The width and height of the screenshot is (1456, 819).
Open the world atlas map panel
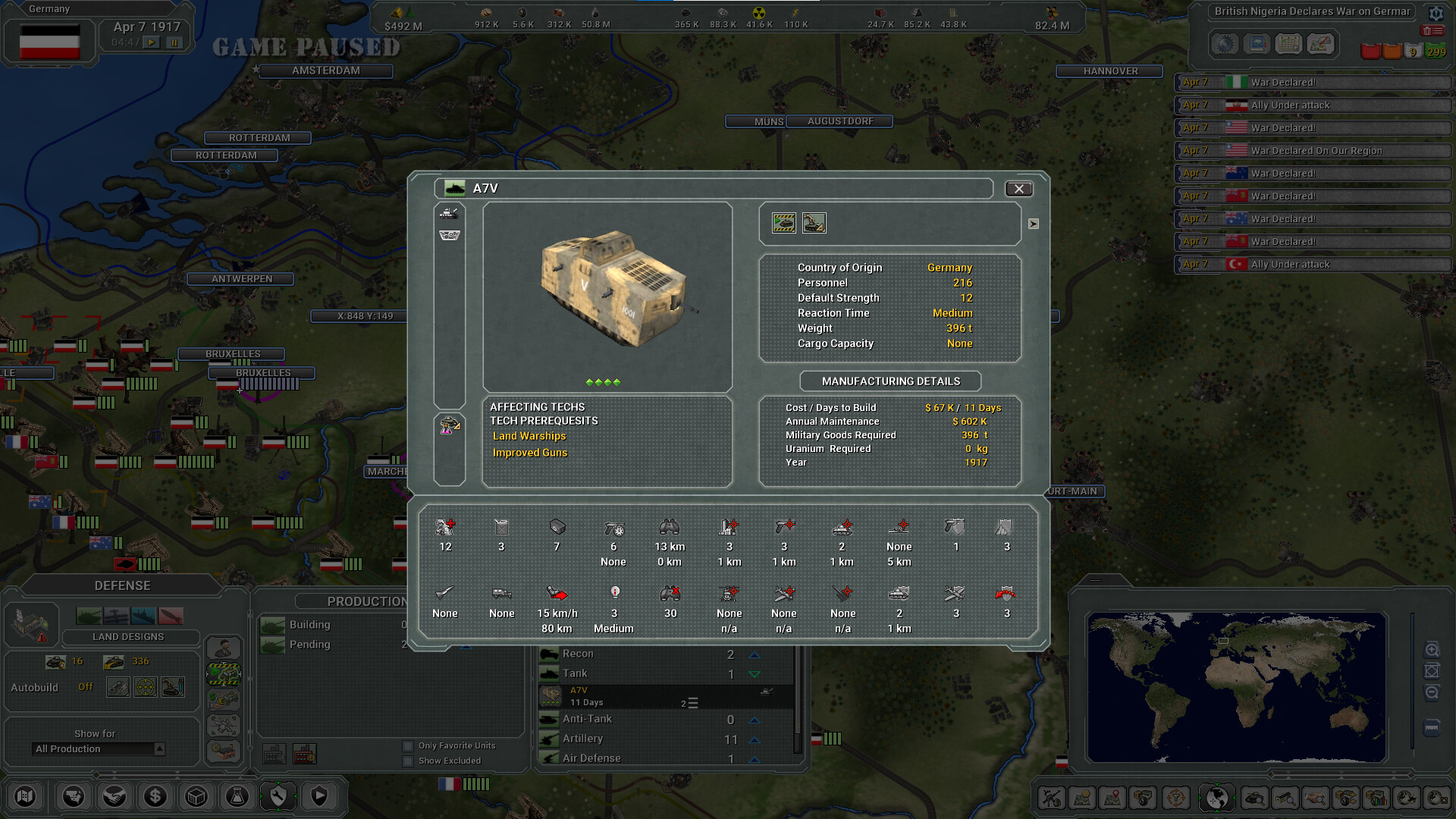coord(25,796)
